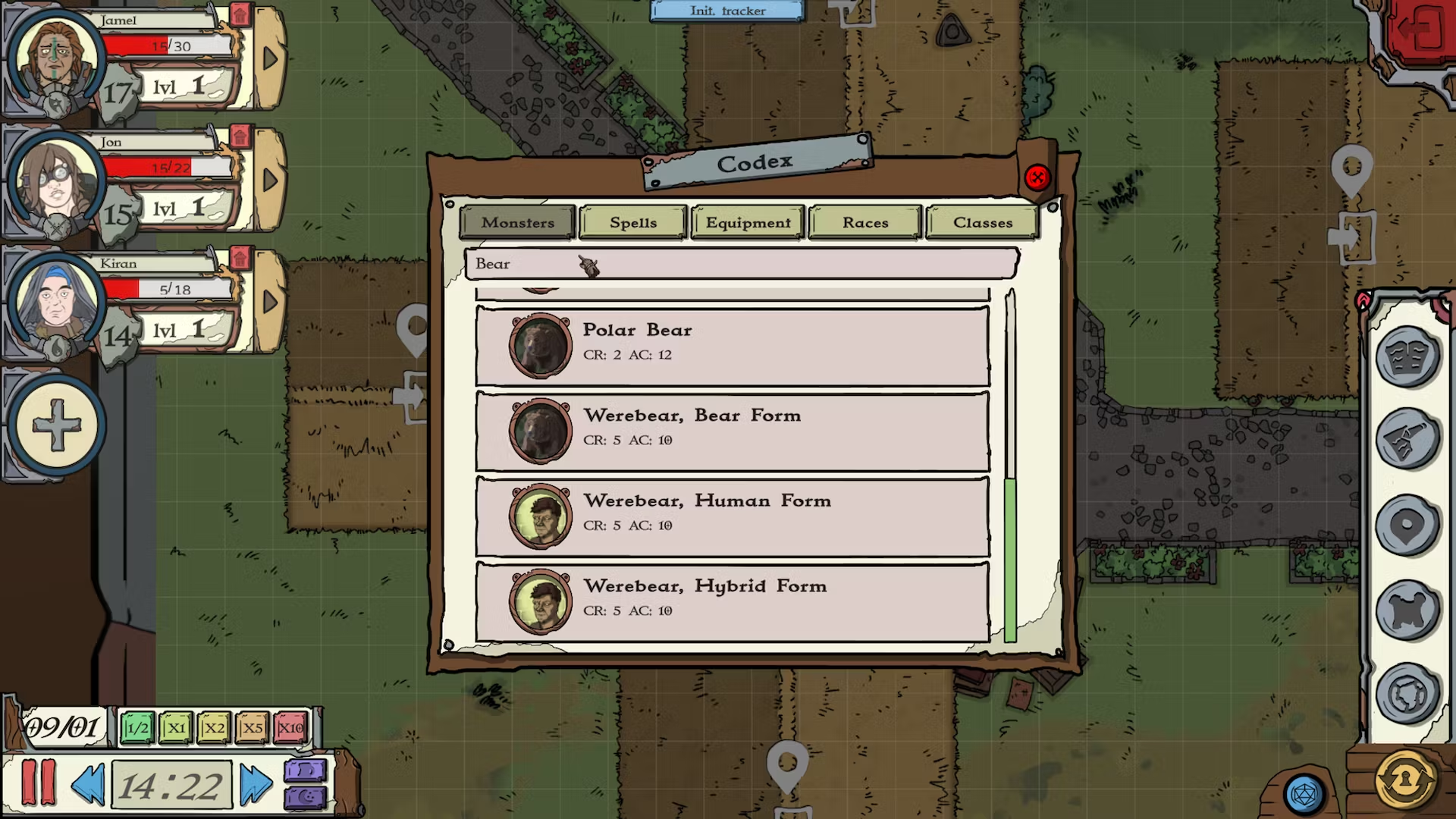Screen dimensions: 1456x819
Task: Open the Init. tracker
Action: [x=726, y=11]
